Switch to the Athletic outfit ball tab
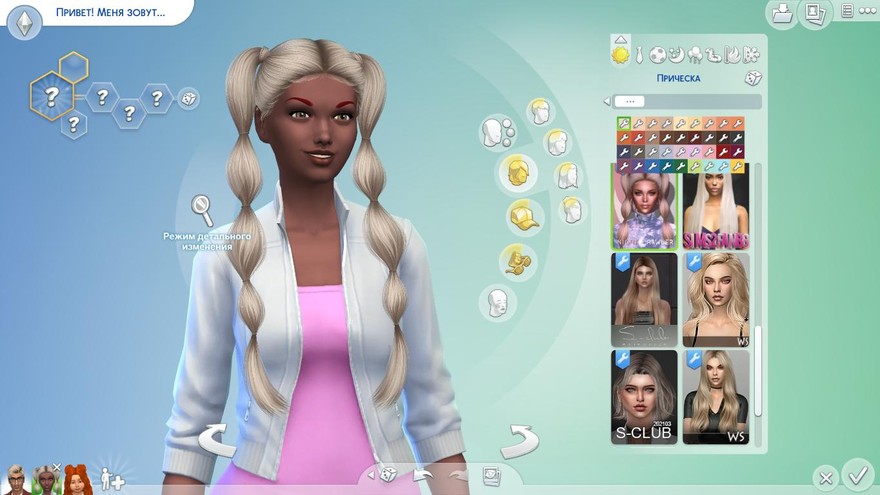Screen dimensions: 880x495 click(658, 55)
